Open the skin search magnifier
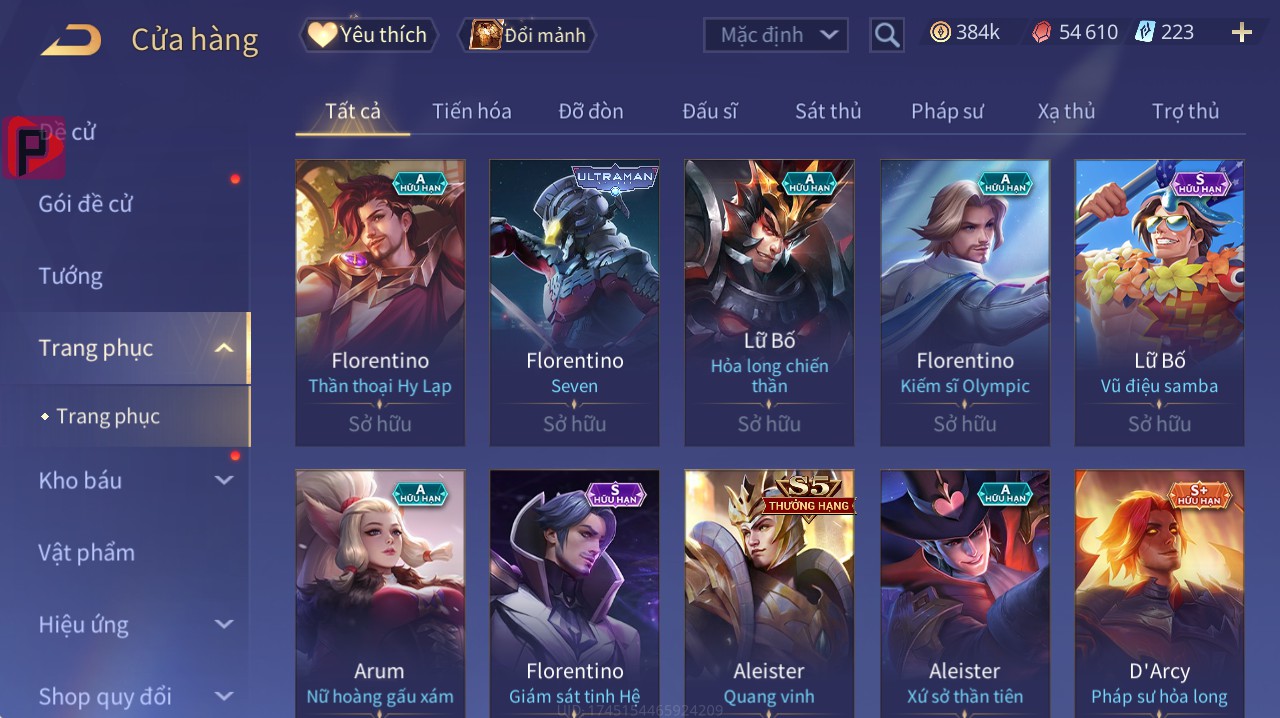 pos(886,36)
